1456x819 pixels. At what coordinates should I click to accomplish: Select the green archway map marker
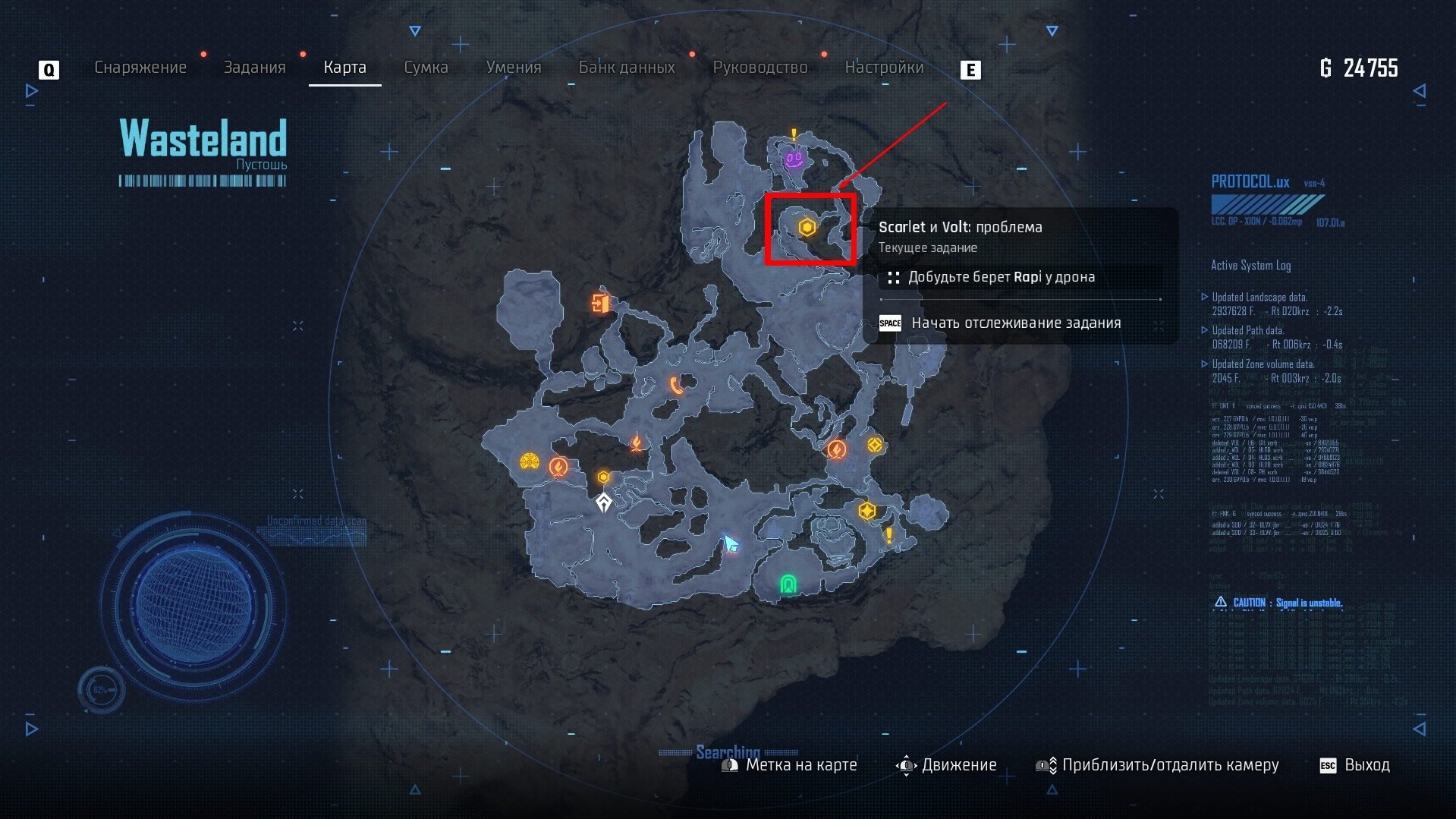[x=788, y=584]
